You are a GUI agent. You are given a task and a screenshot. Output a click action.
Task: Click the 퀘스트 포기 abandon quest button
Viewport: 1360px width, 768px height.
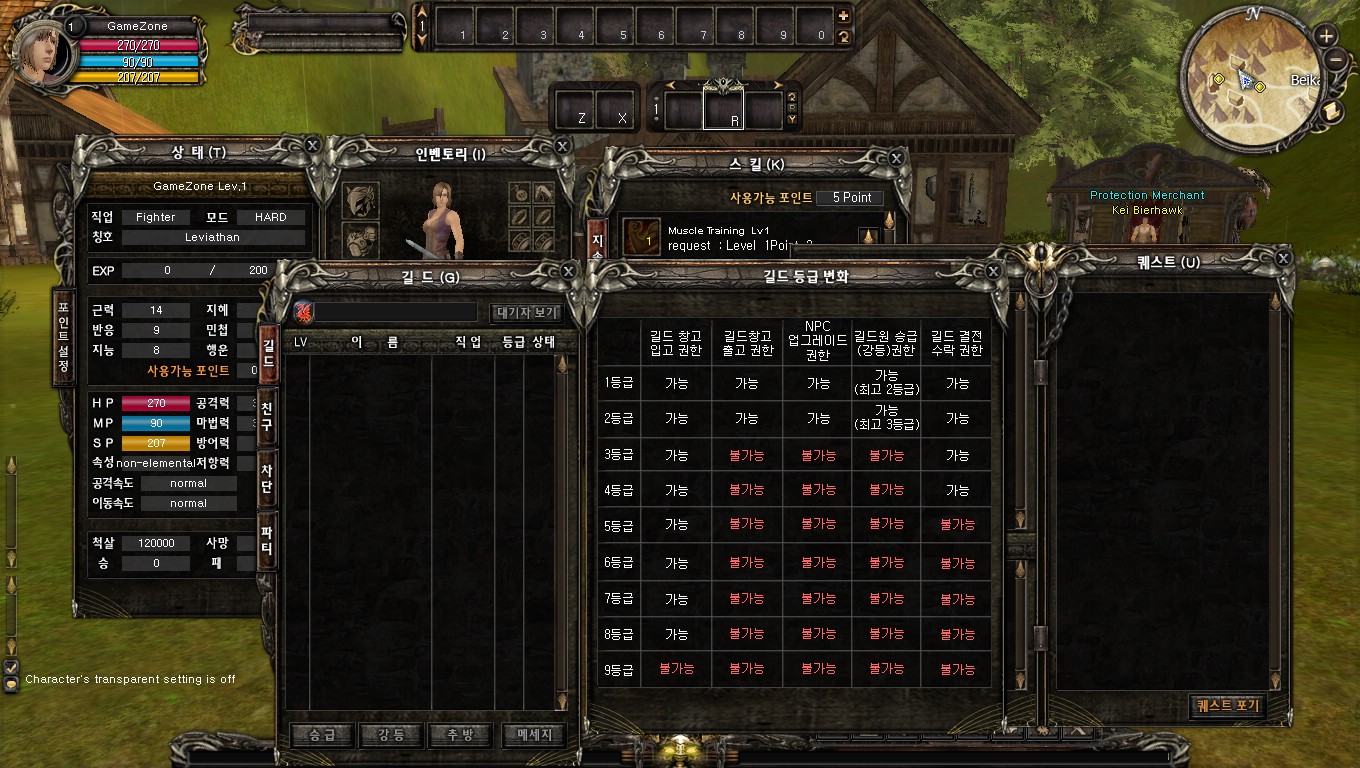[x=1227, y=704]
